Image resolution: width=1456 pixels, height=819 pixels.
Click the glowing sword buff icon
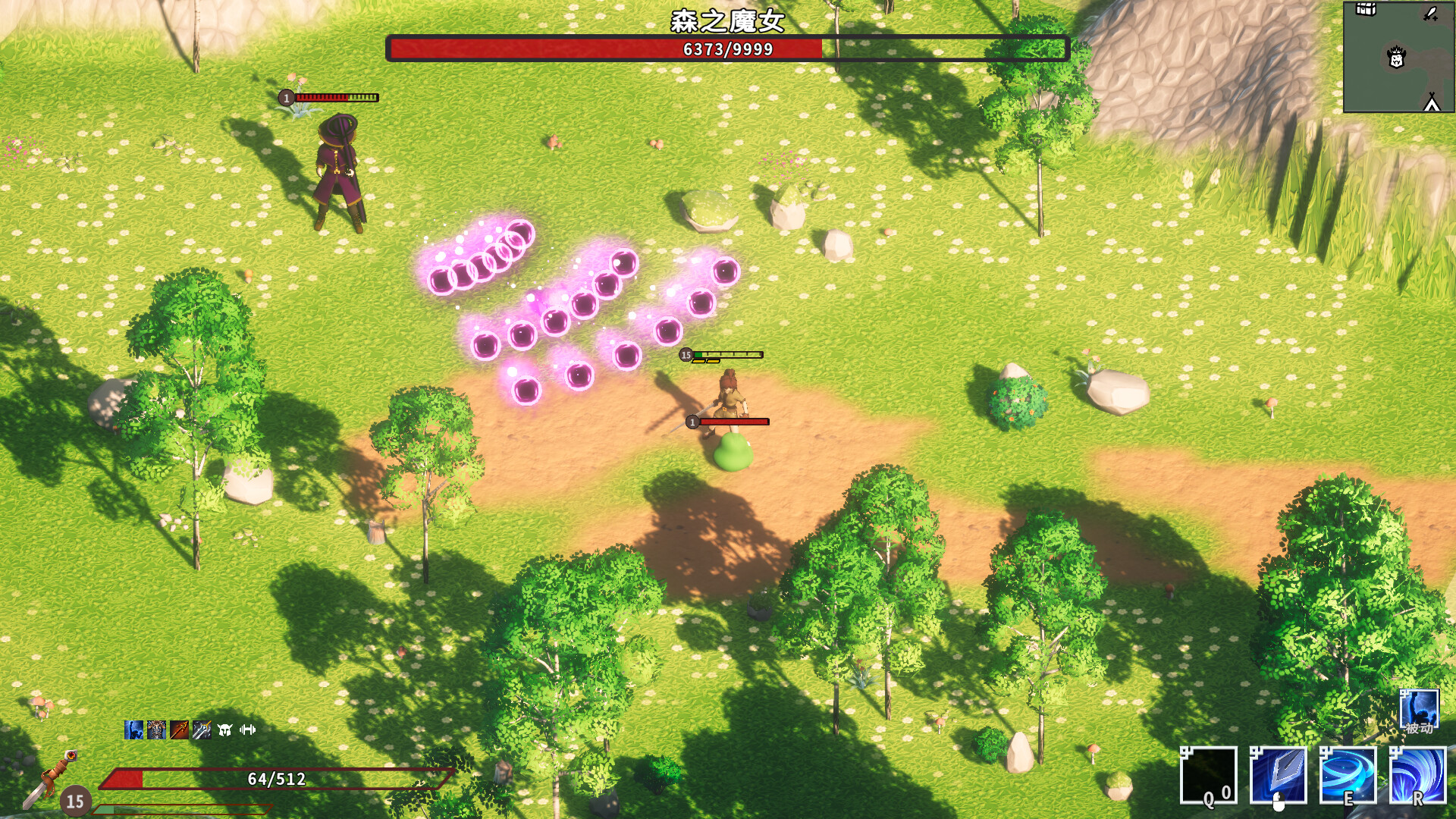pos(201,730)
